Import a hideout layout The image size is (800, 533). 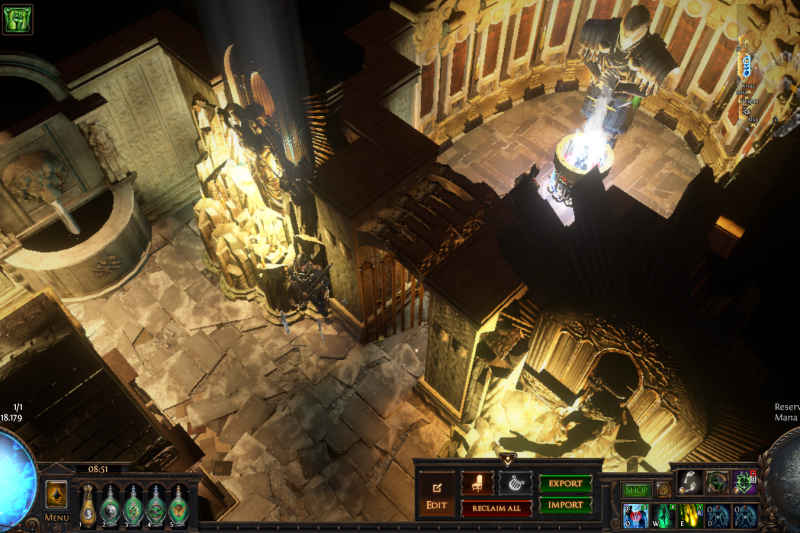(565, 506)
